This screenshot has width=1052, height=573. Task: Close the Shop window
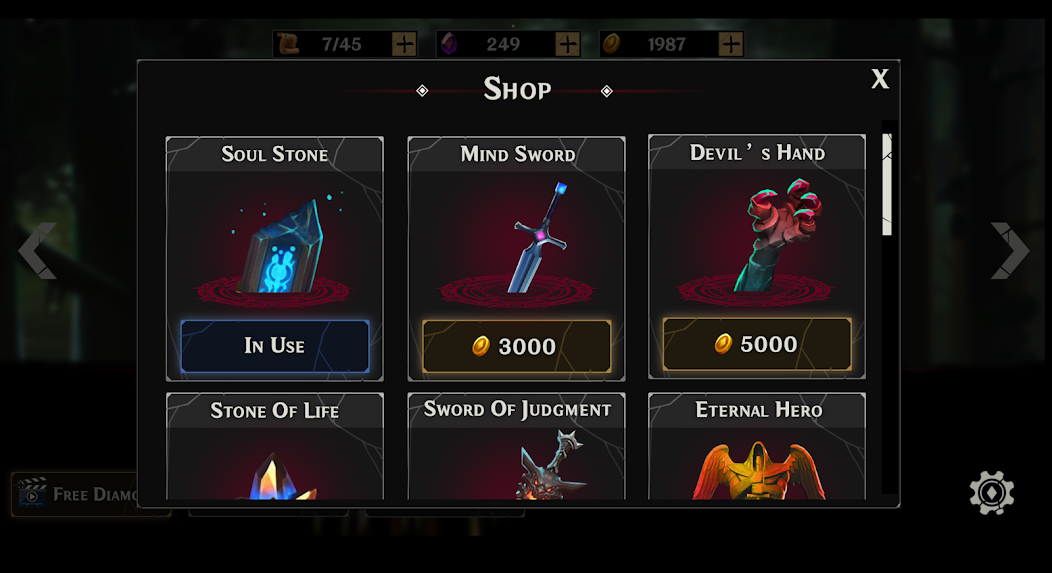click(879, 80)
